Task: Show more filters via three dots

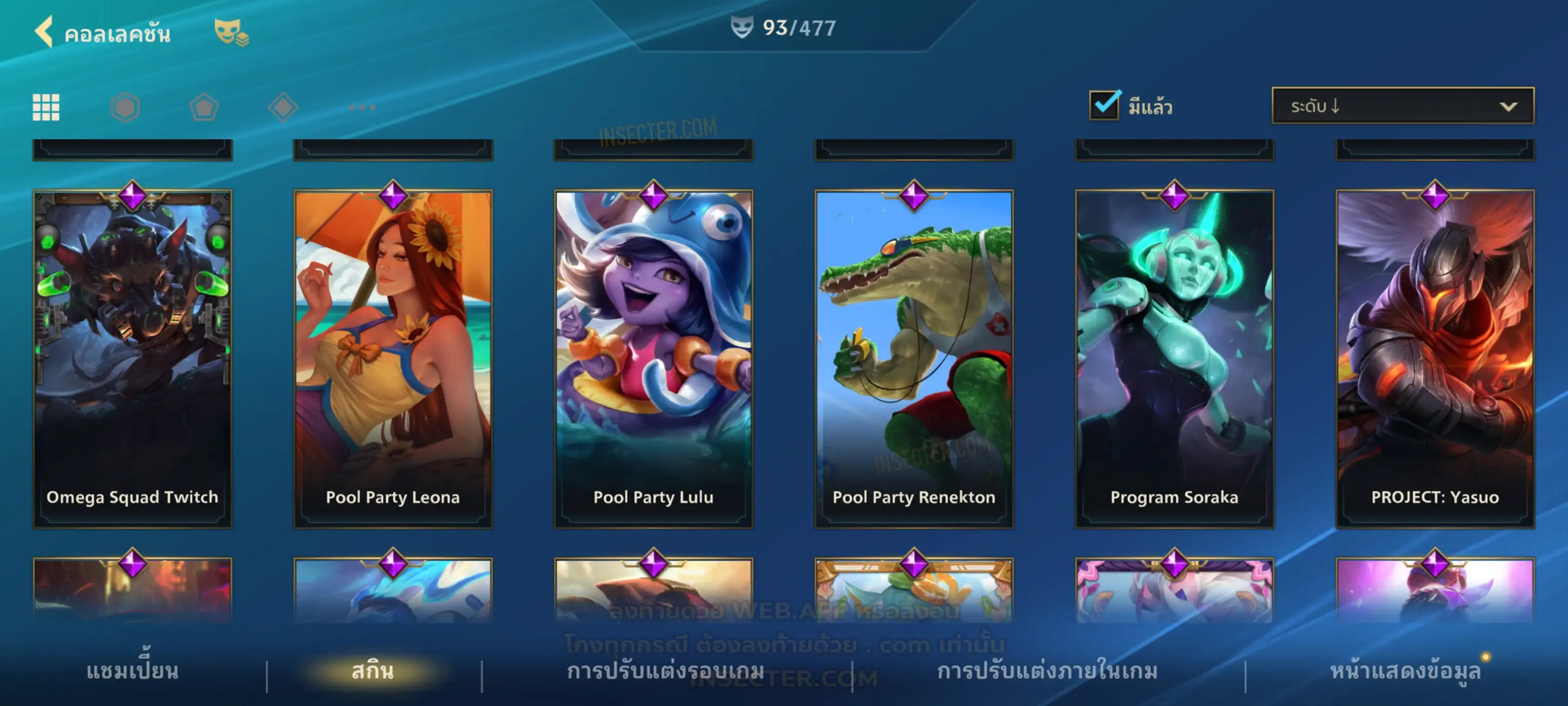Action: click(x=362, y=107)
